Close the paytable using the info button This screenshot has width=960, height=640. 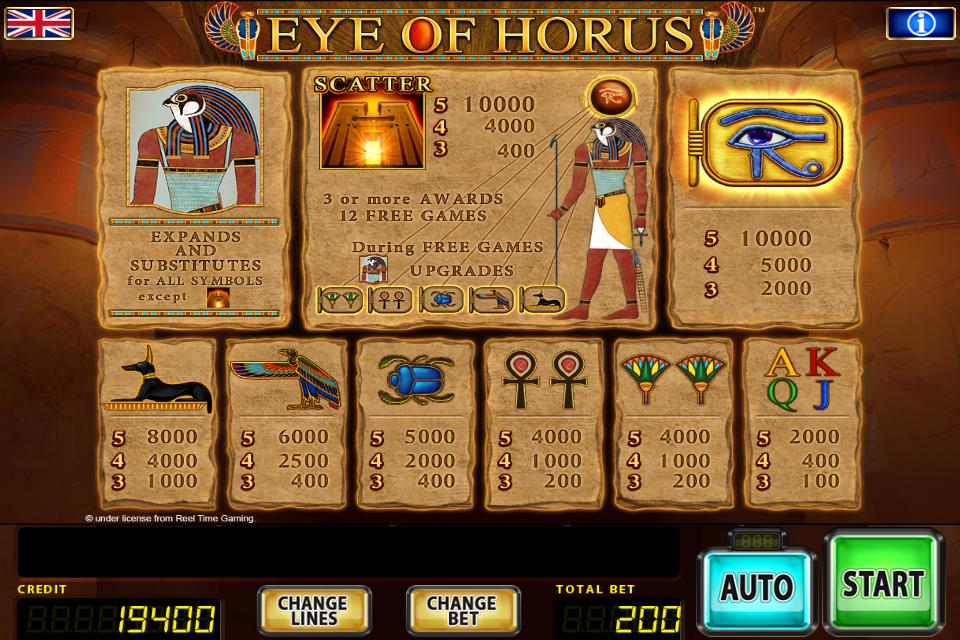(920, 23)
